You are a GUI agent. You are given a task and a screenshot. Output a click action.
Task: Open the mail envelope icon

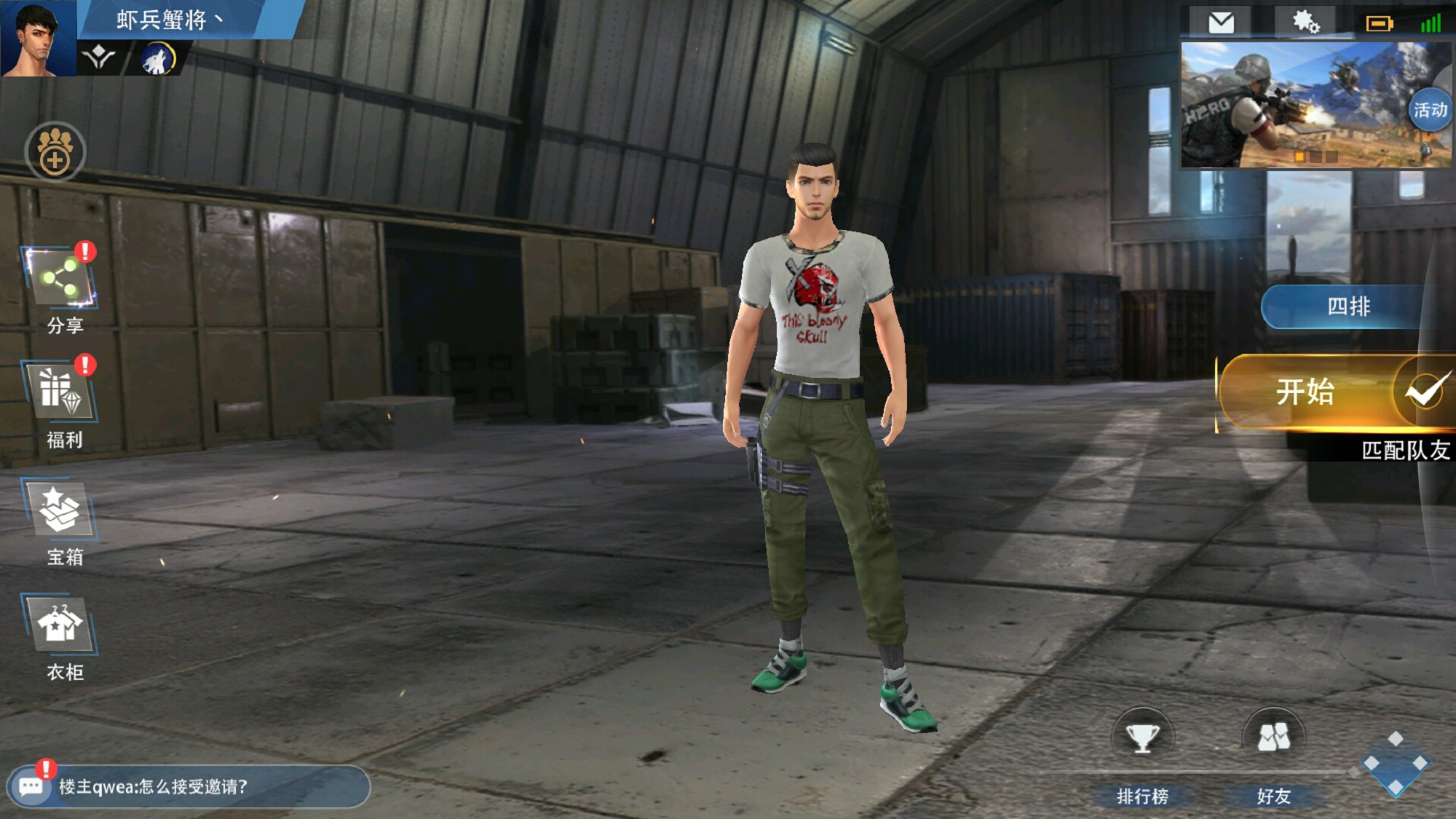click(1221, 23)
